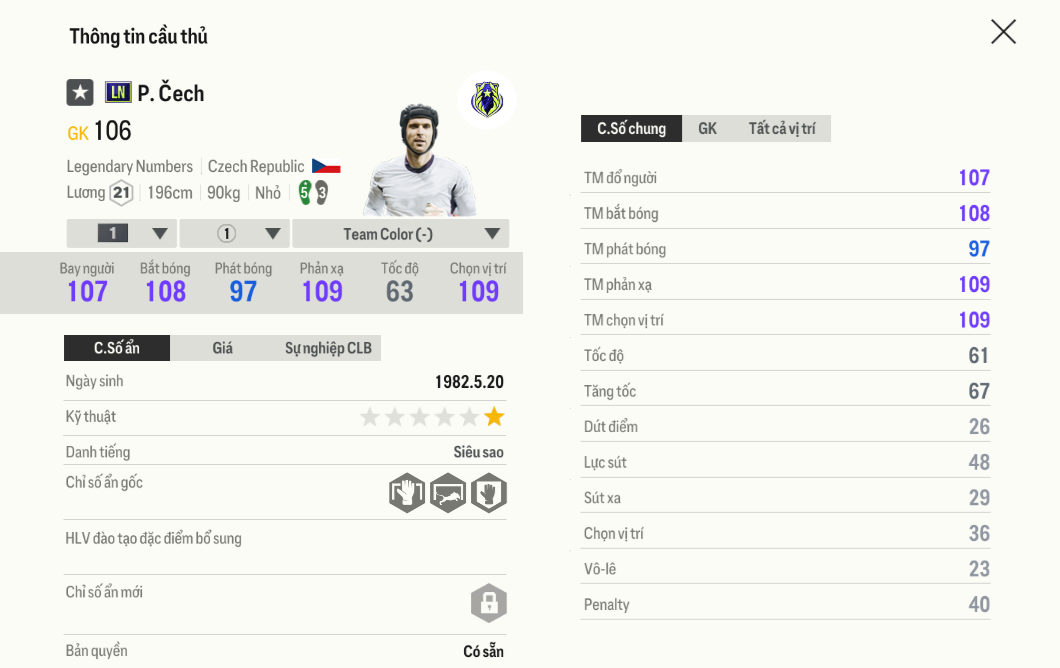Close the player info window
Viewport: 1060px width, 668px height.
coord(1003,32)
